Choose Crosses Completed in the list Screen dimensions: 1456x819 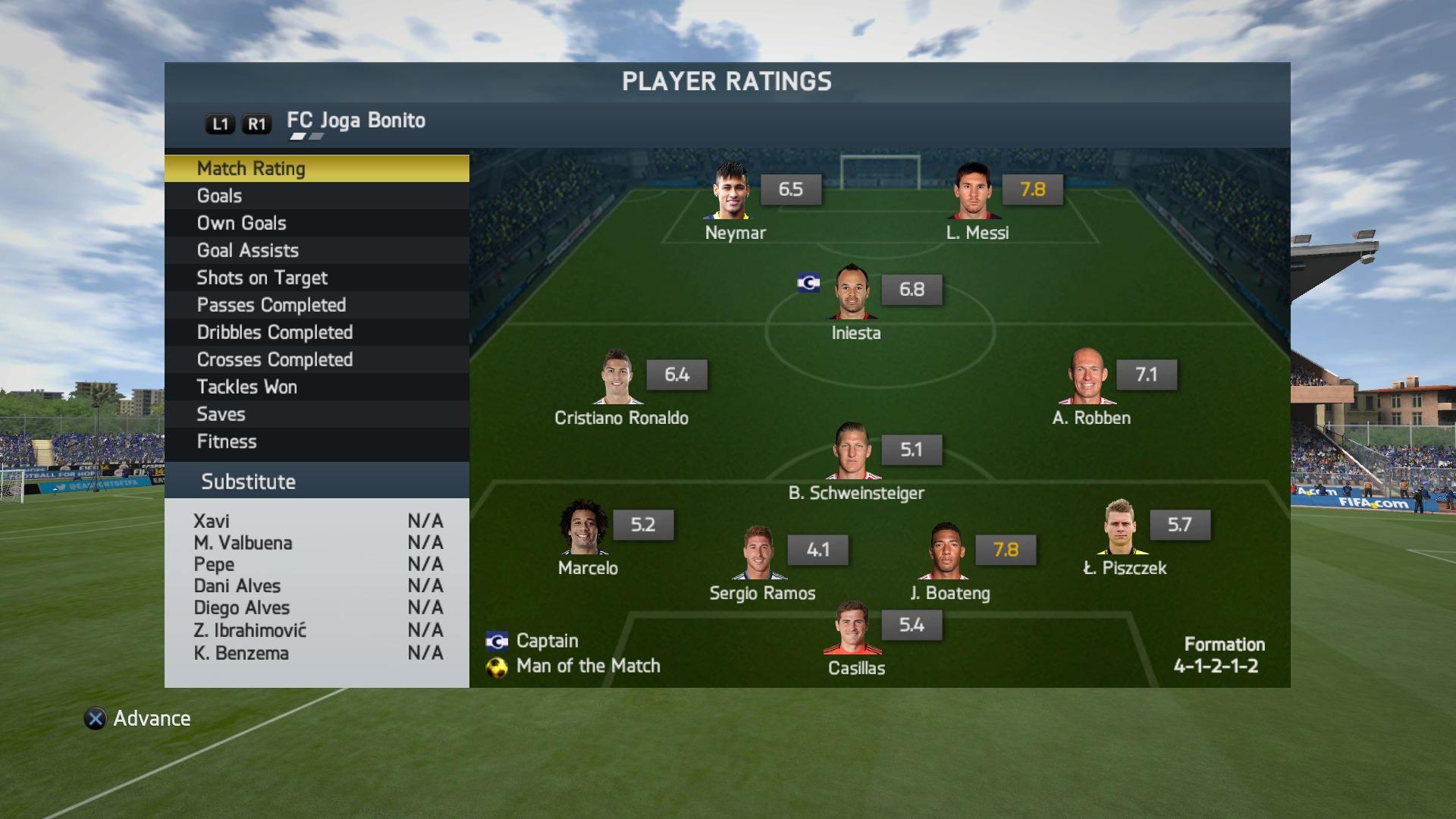point(316,359)
